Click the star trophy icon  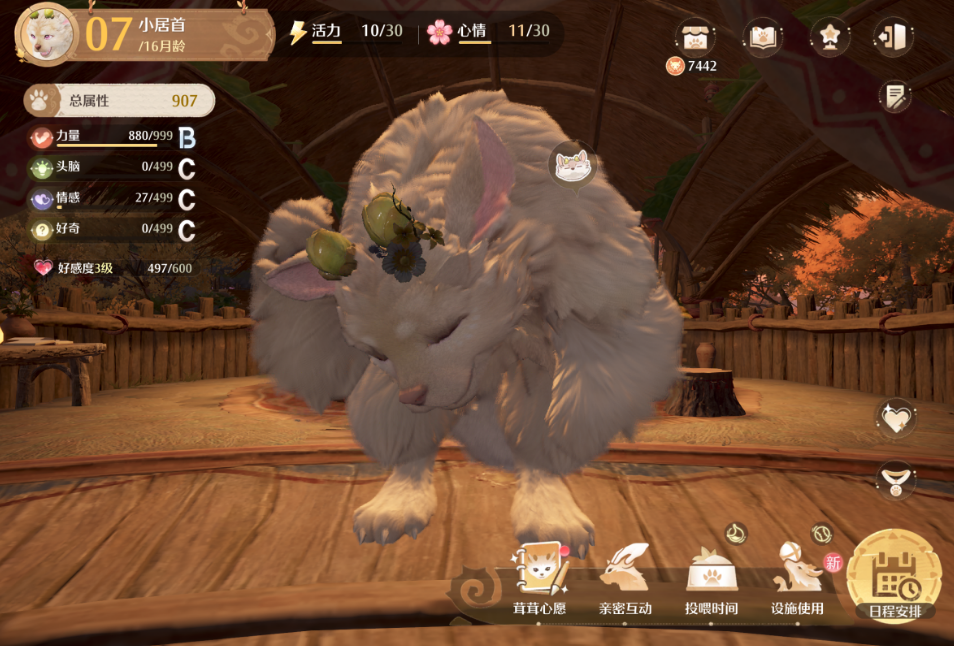point(829,37)
